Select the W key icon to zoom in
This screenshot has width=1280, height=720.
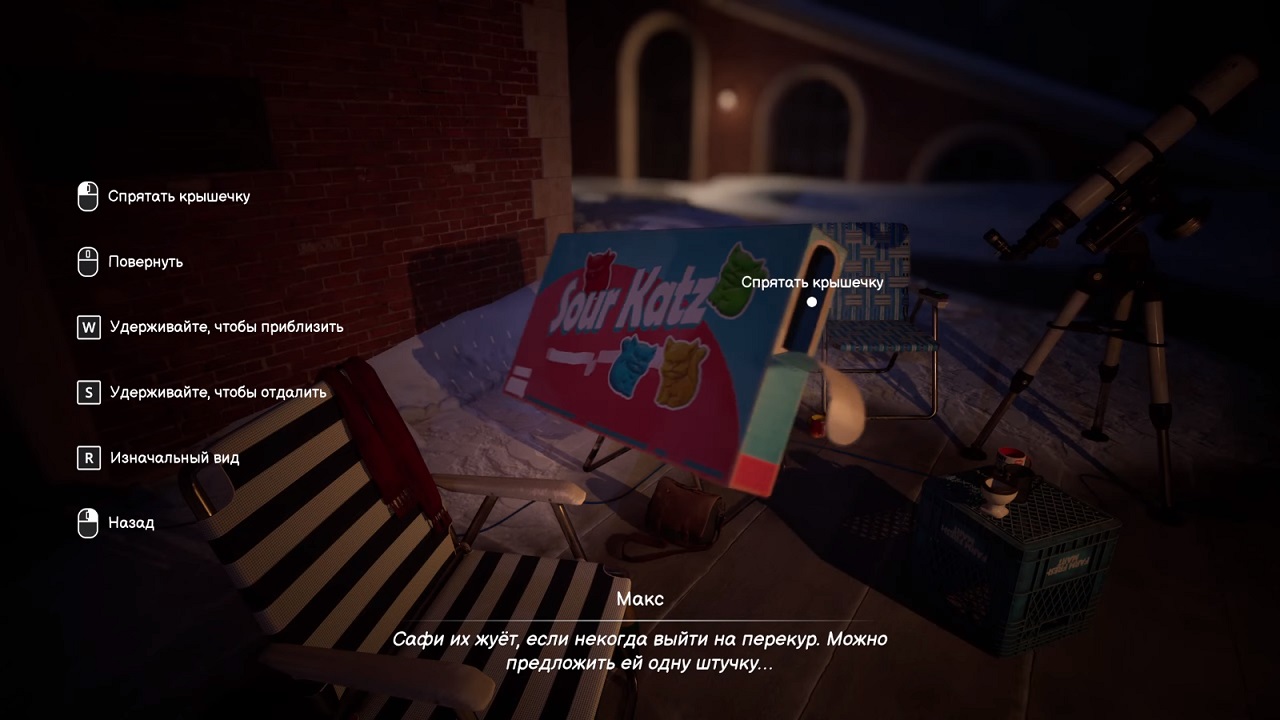[88, 327]
